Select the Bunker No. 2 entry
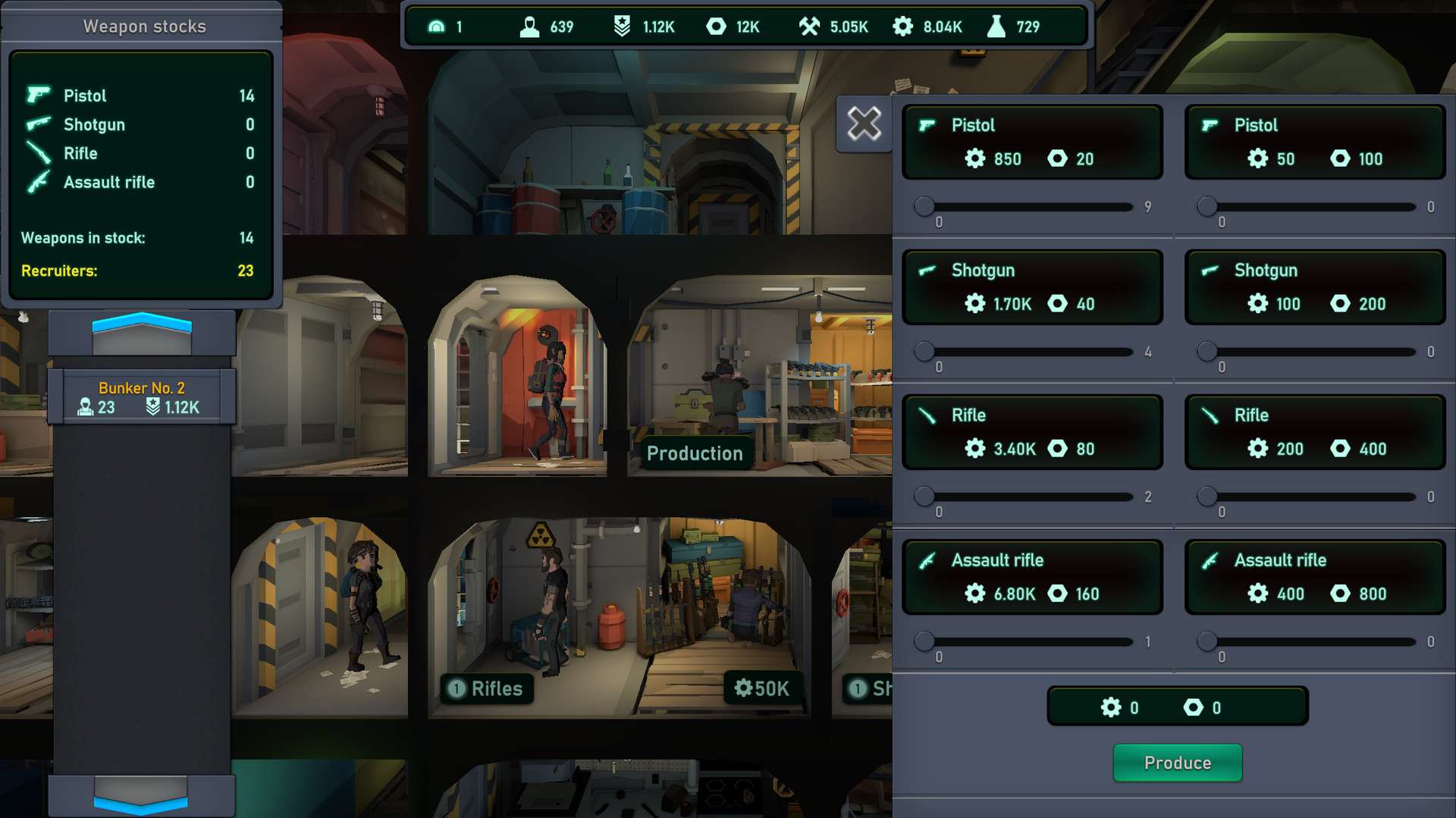Viewport: 1456px width, 818px height. point(142,397)
